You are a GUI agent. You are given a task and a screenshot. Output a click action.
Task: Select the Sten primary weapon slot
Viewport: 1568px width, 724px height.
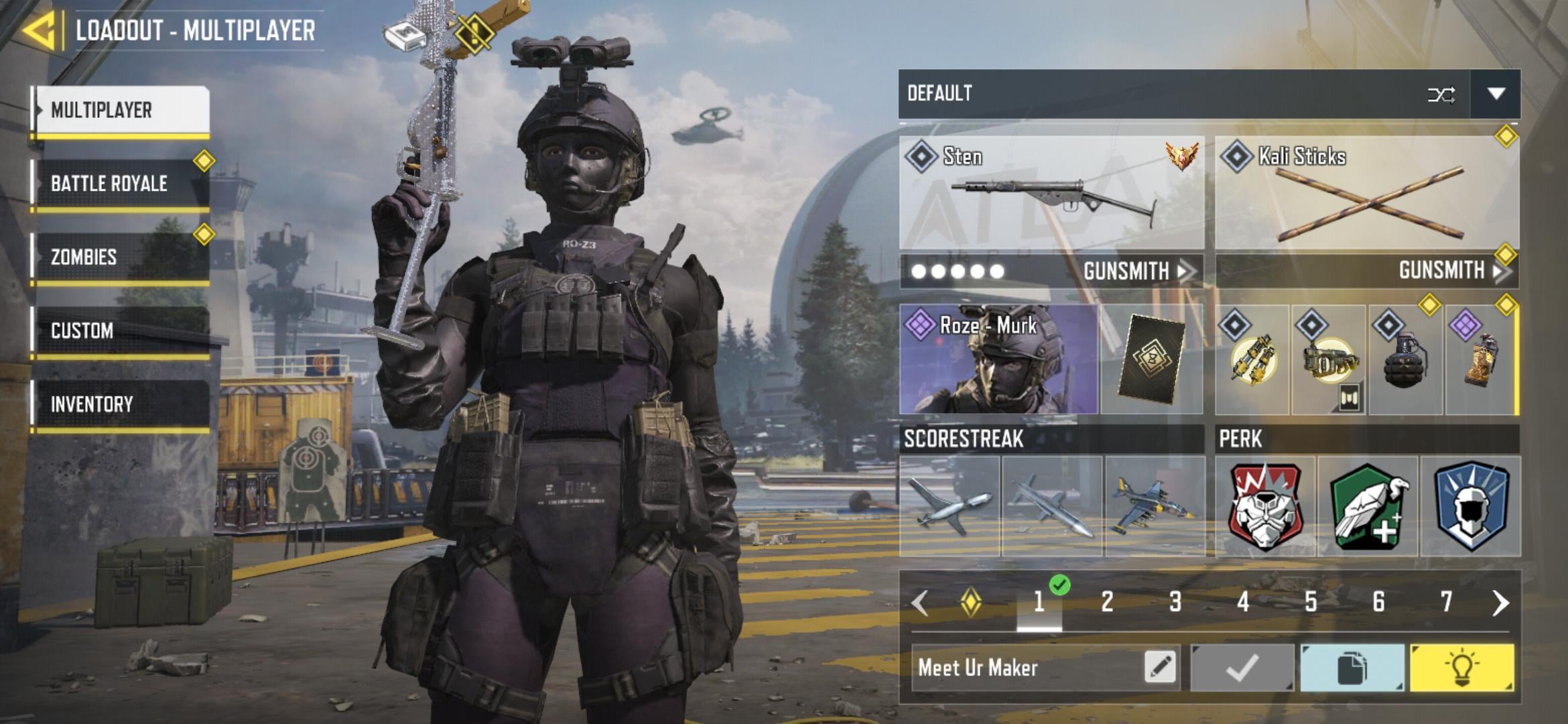click(x=1051, y=193)
